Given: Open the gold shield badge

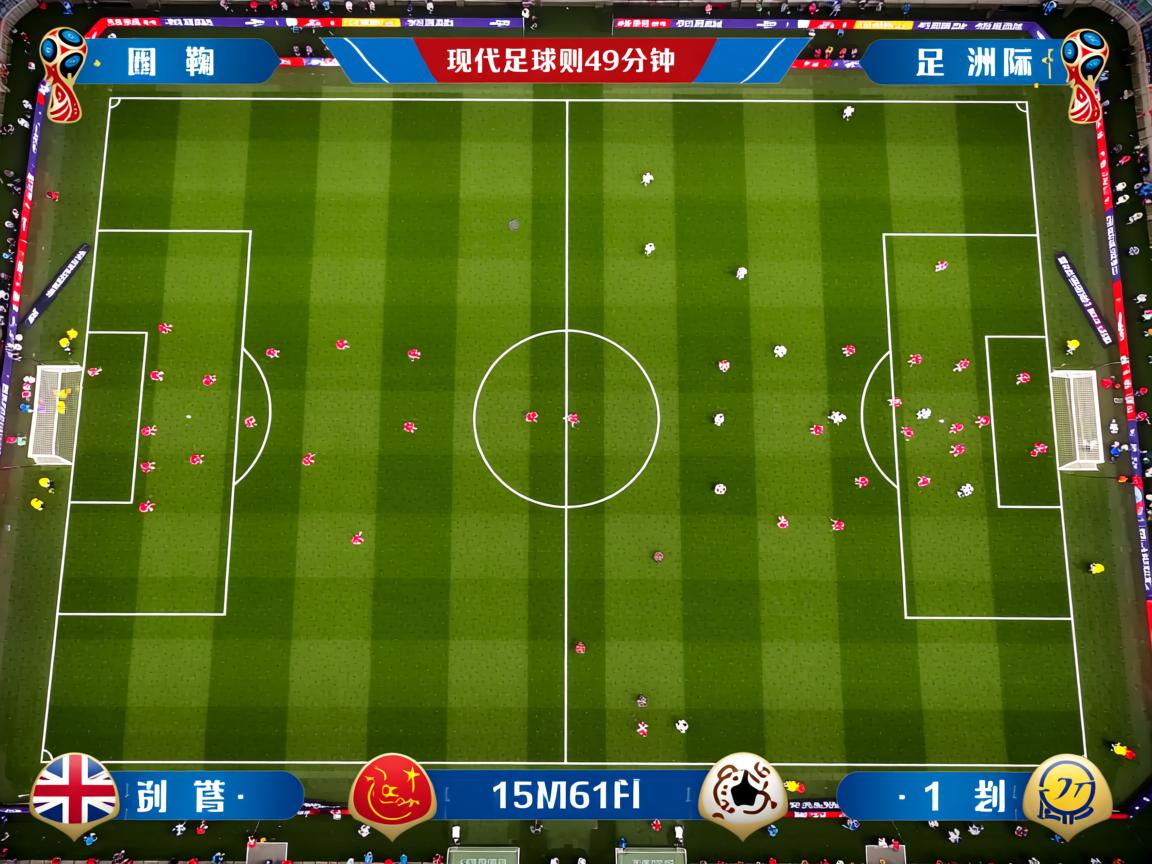Looking at the screenshot, I should coord(1068,796).
